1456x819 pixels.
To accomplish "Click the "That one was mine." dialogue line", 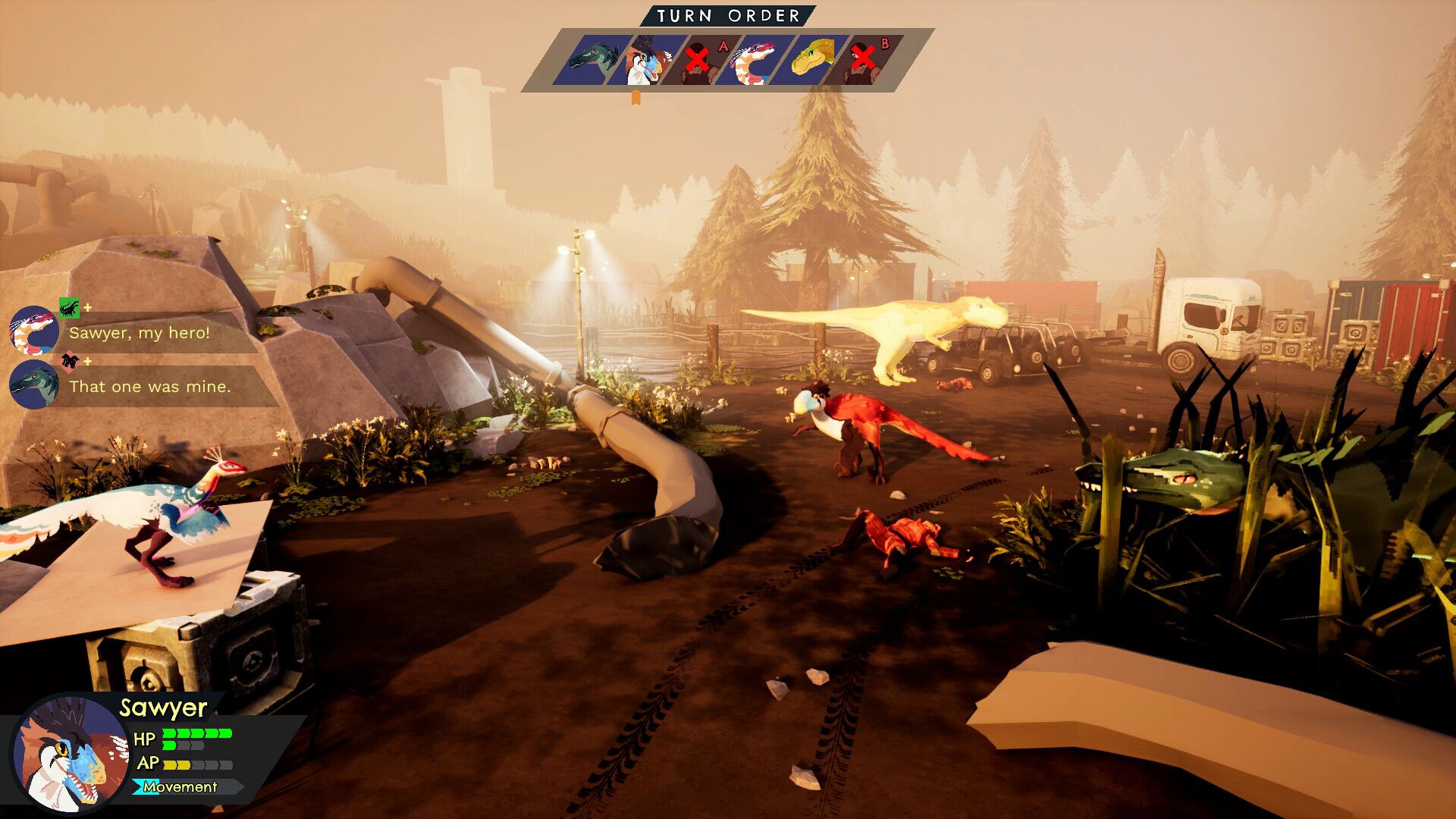I will click(x=149, y=387).
